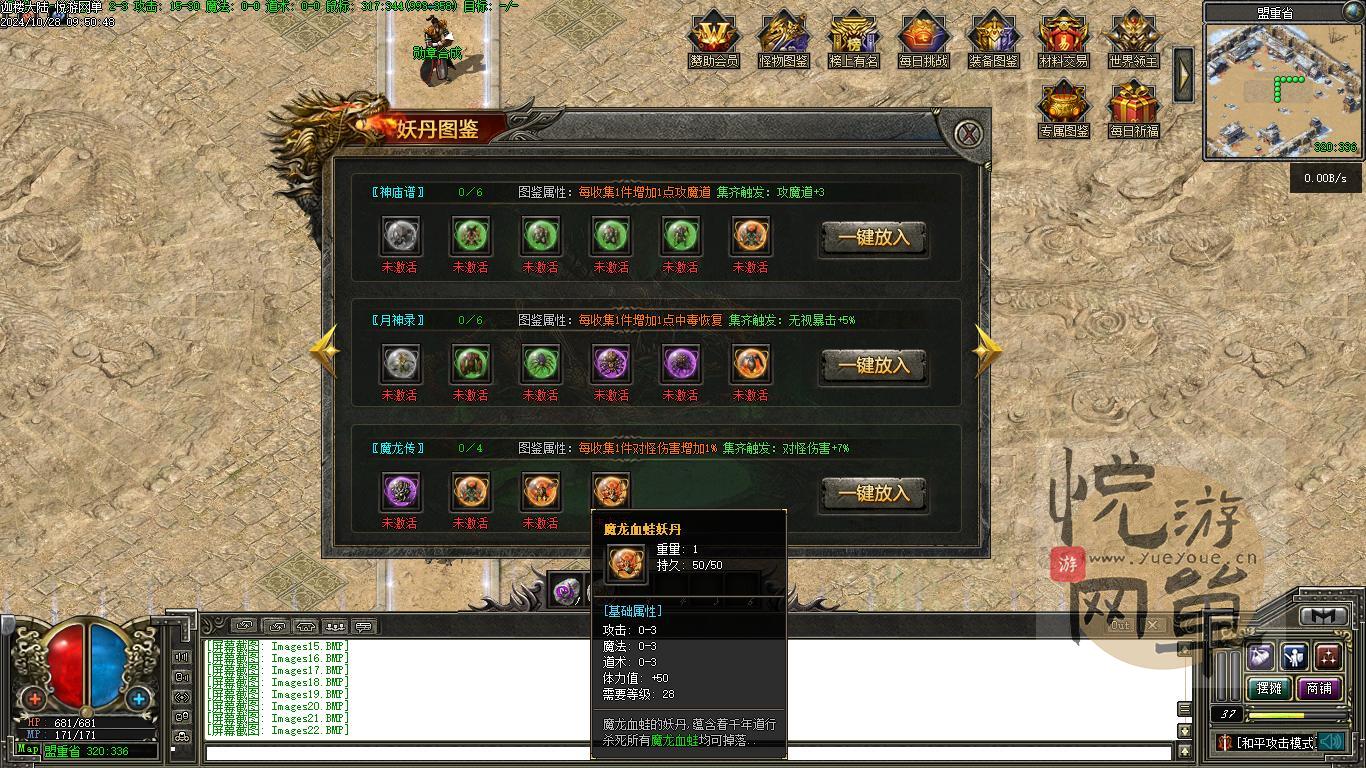Open the 装备图鉴 equipment codex
Screen dimensions: 1366x768
993,40
